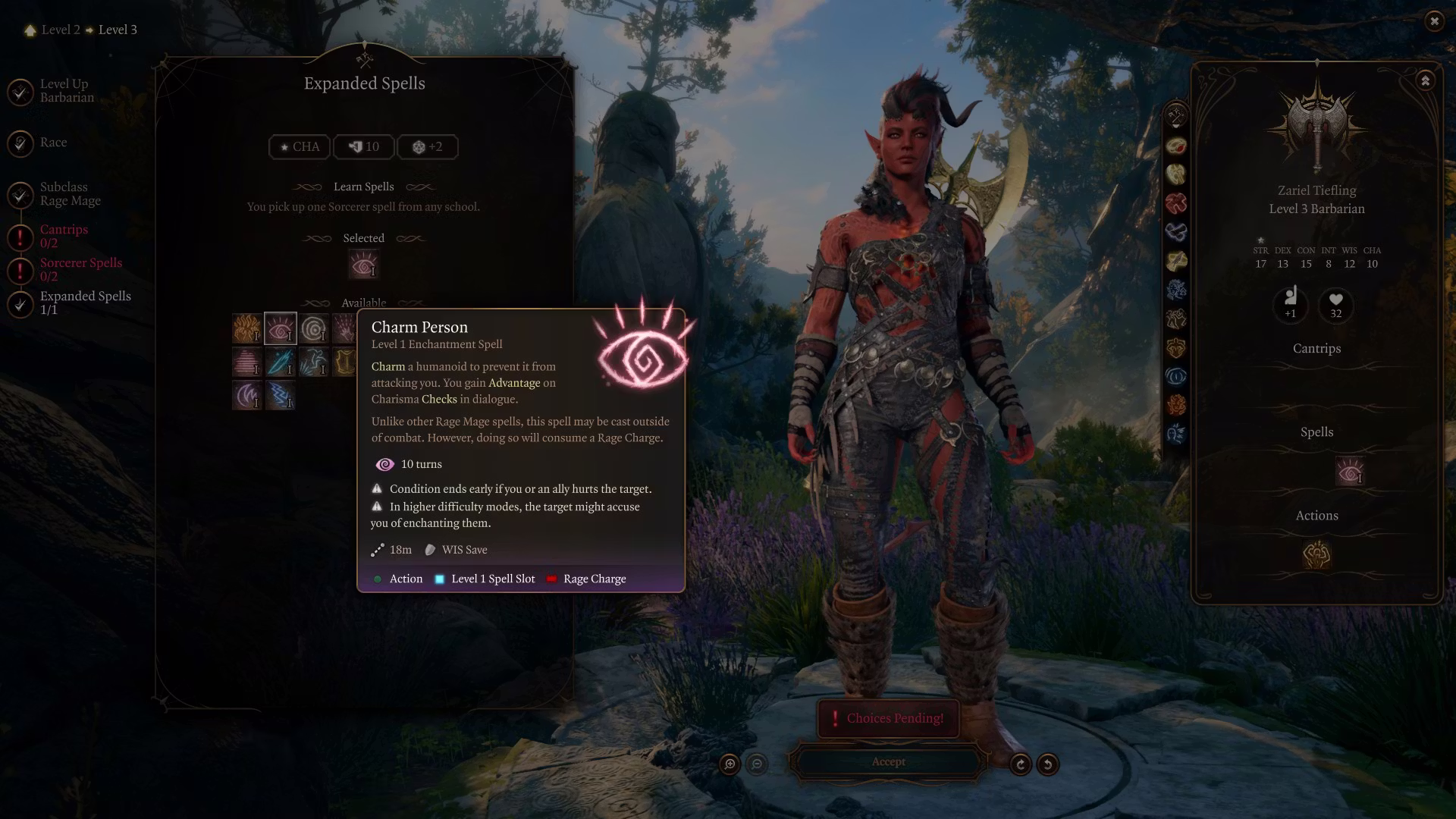Zoom in on the character model
1456x819 pixels.
pos(730,764)
